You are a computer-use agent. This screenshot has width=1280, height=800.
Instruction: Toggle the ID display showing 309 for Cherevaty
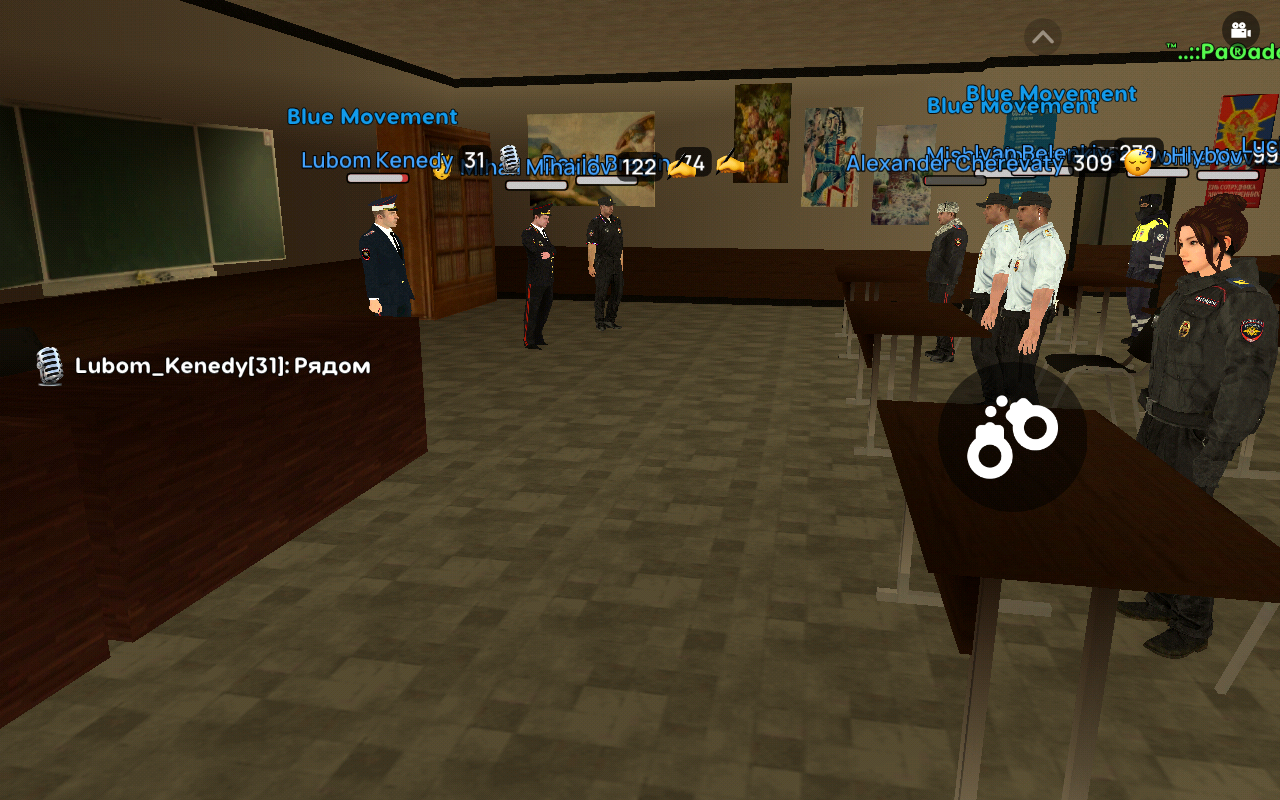1093,162
